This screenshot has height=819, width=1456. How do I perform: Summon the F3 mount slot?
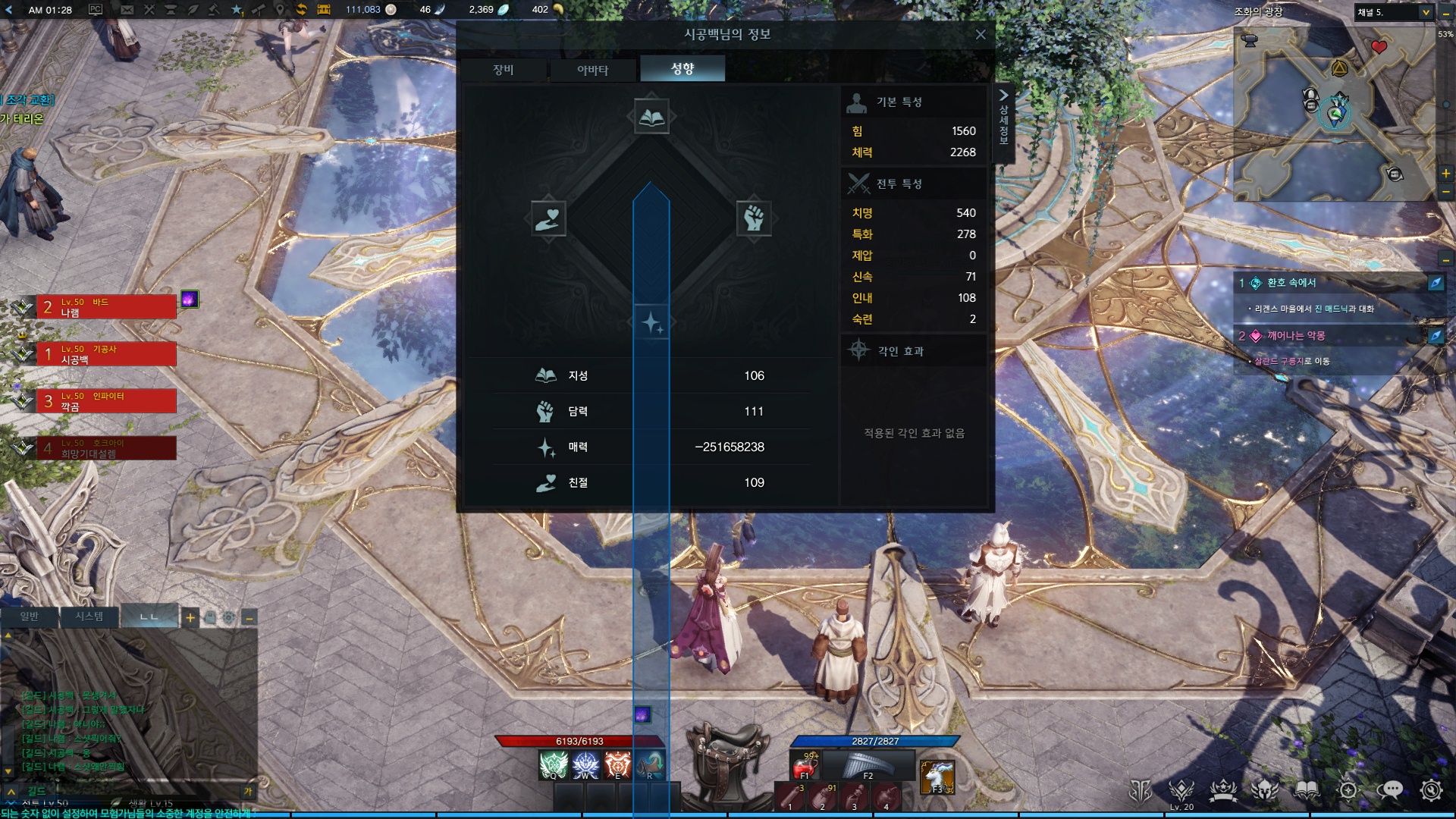(x=937, y=777)
